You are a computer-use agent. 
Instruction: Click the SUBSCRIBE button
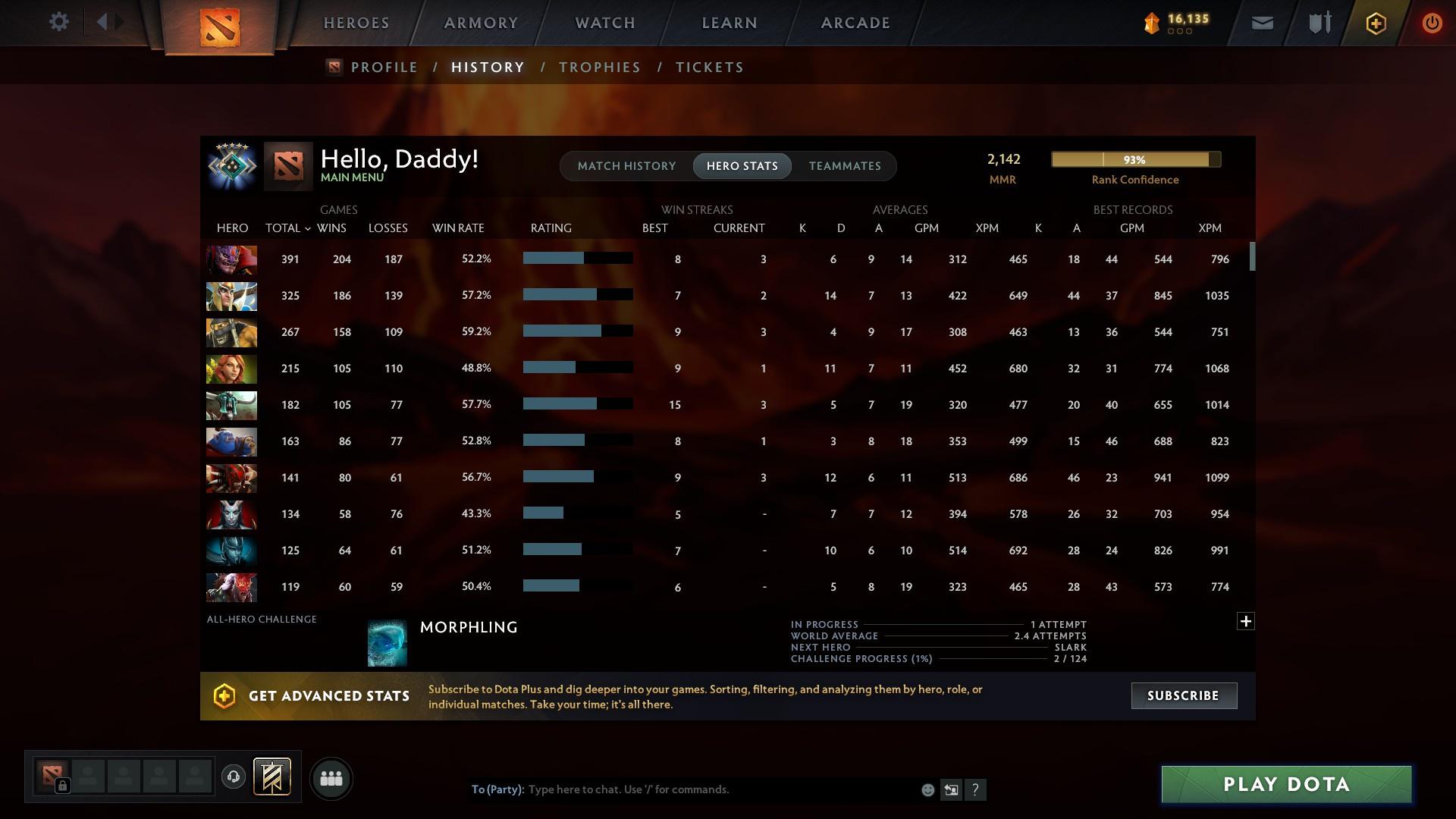coord(1183,695)
